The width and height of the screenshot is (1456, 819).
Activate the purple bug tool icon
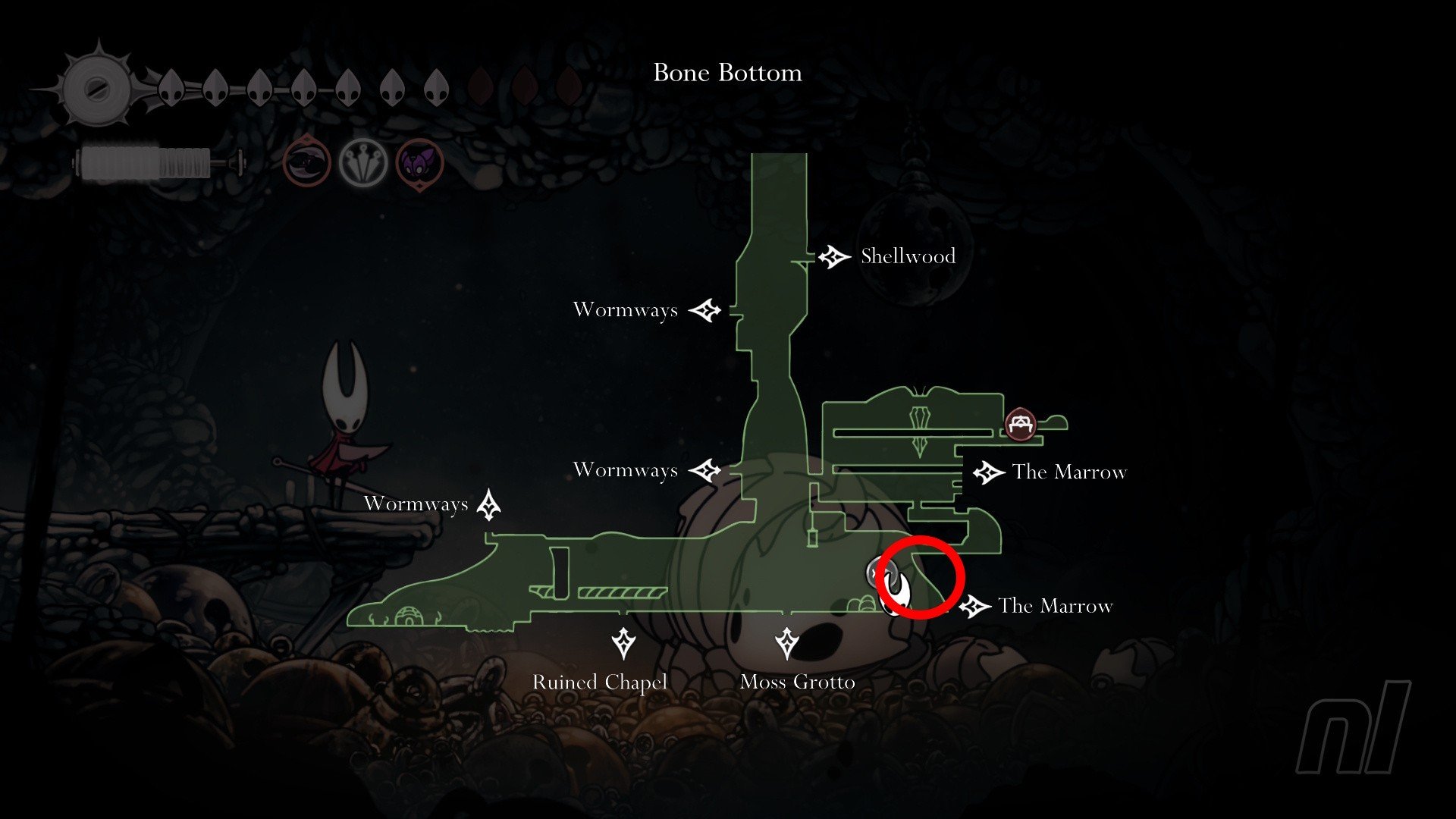(419, 163)
